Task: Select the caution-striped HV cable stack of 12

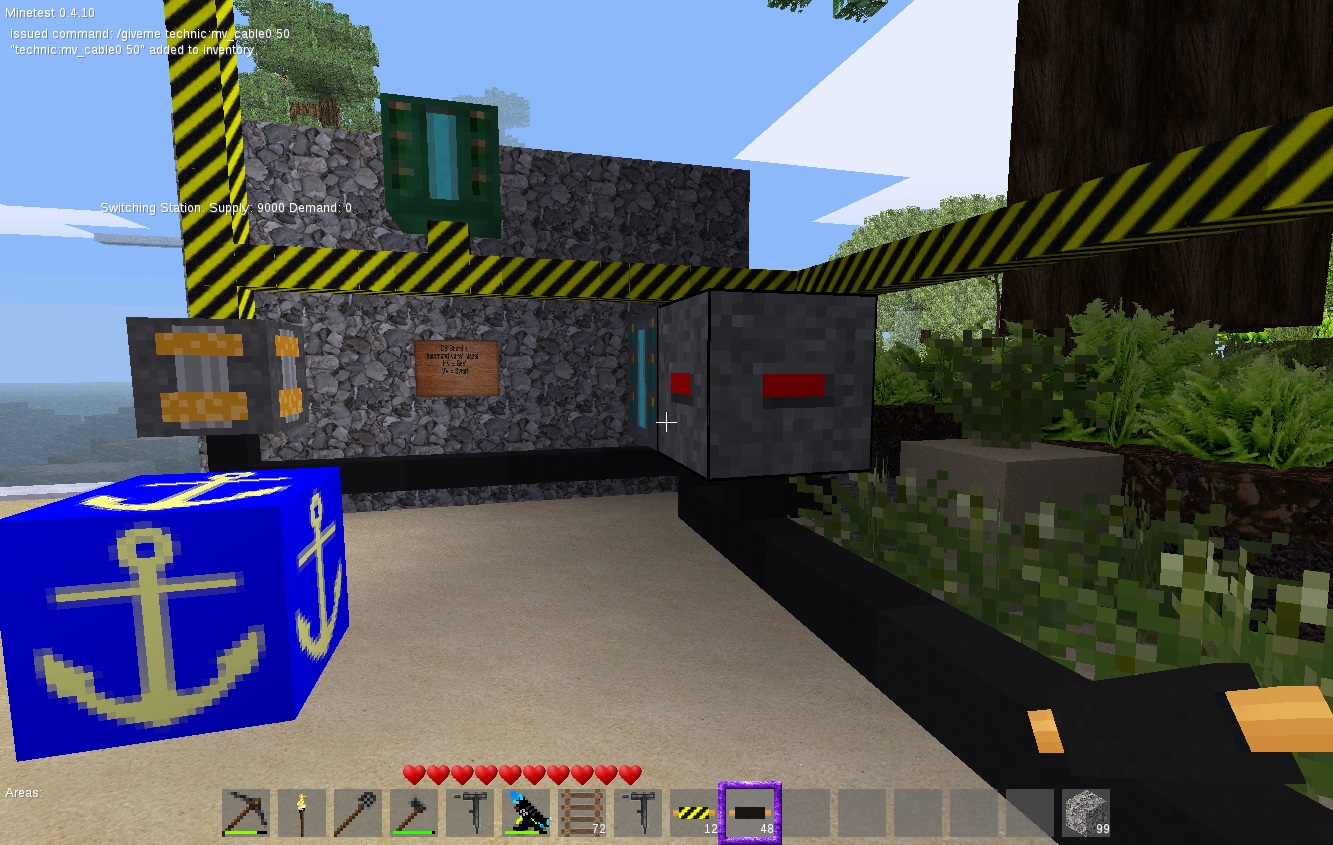Action: [x=695, y=812]
